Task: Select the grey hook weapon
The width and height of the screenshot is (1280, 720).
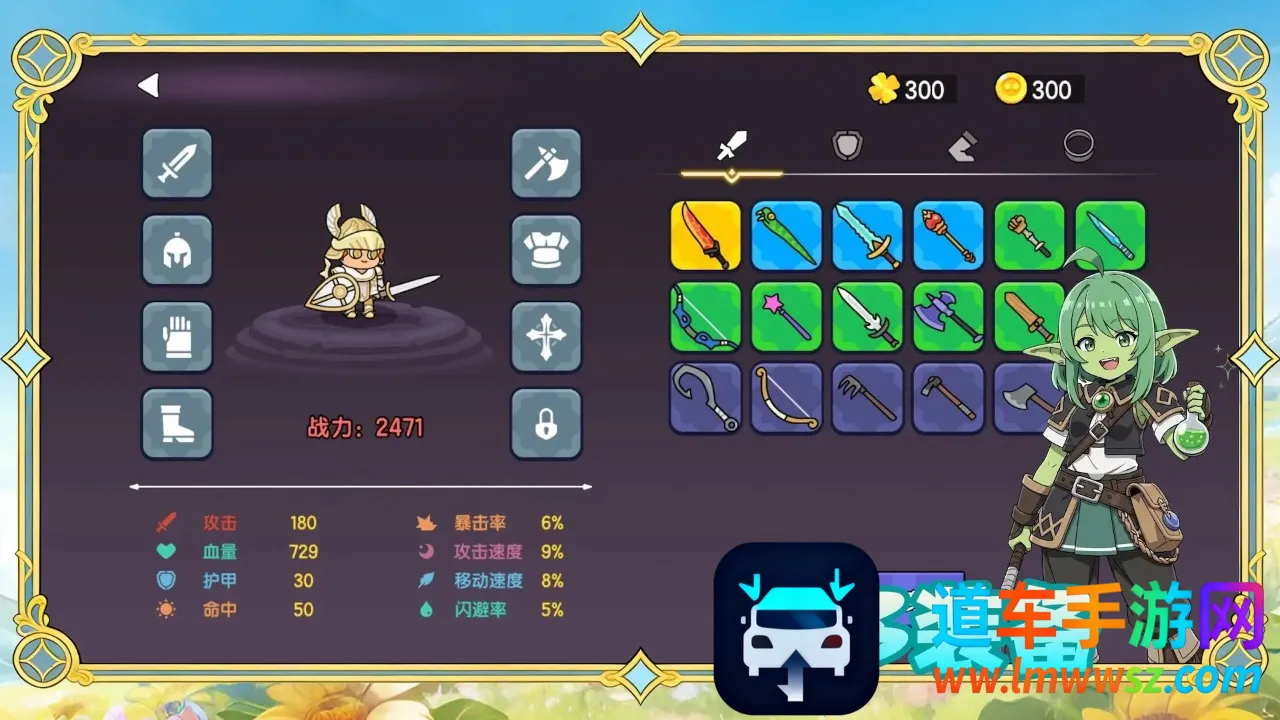Action: 706,398
